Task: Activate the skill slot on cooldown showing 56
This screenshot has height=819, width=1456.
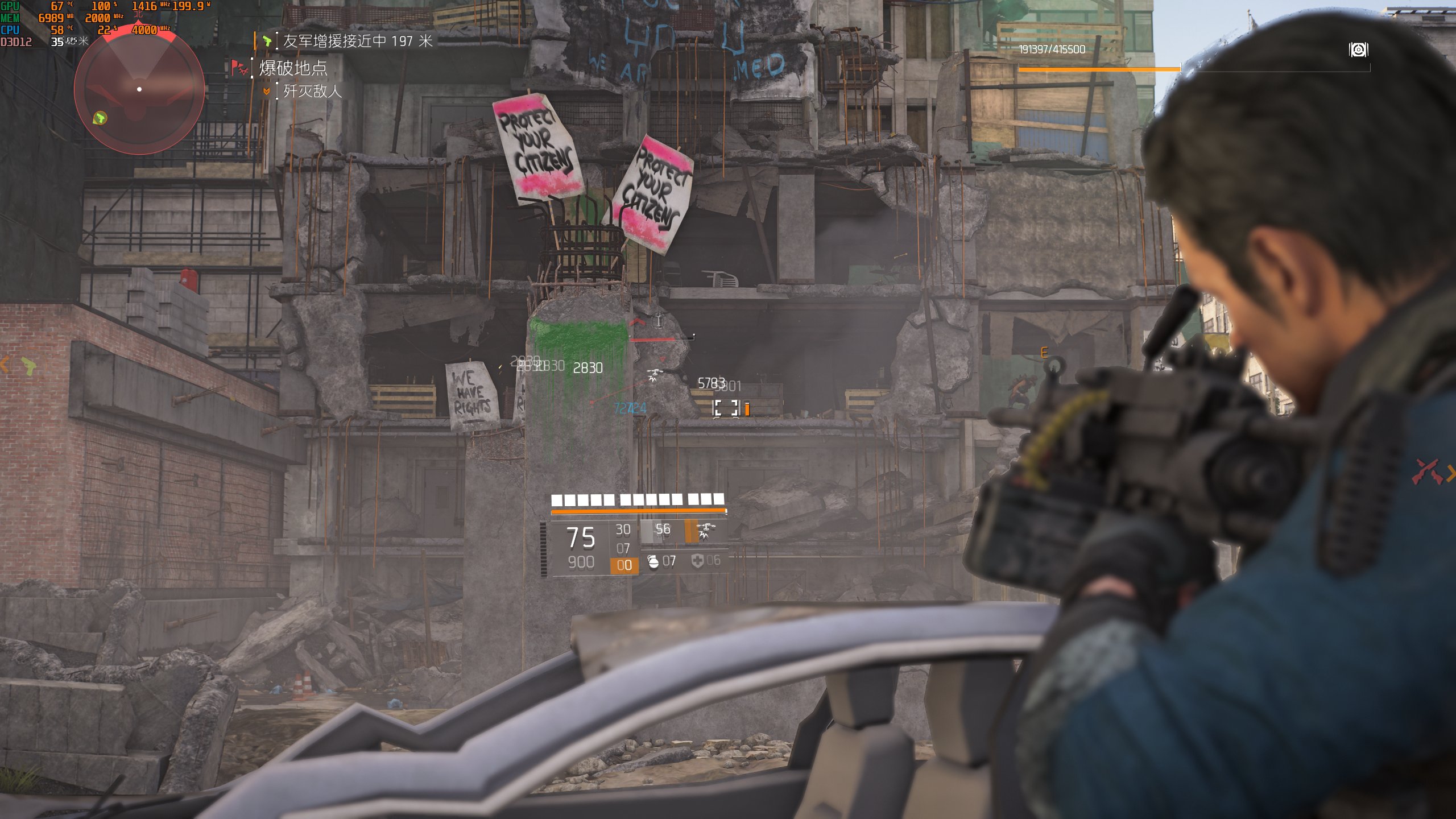Action: [661, 531]
